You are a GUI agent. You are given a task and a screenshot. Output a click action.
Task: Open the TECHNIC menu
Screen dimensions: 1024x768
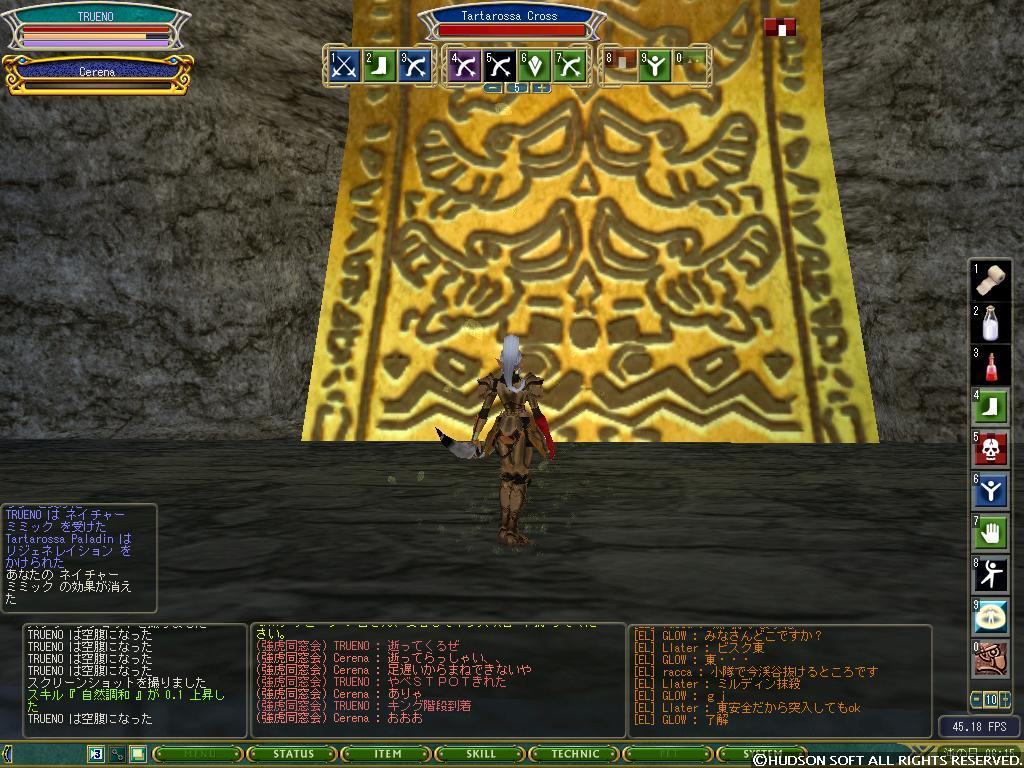point(575,754)
